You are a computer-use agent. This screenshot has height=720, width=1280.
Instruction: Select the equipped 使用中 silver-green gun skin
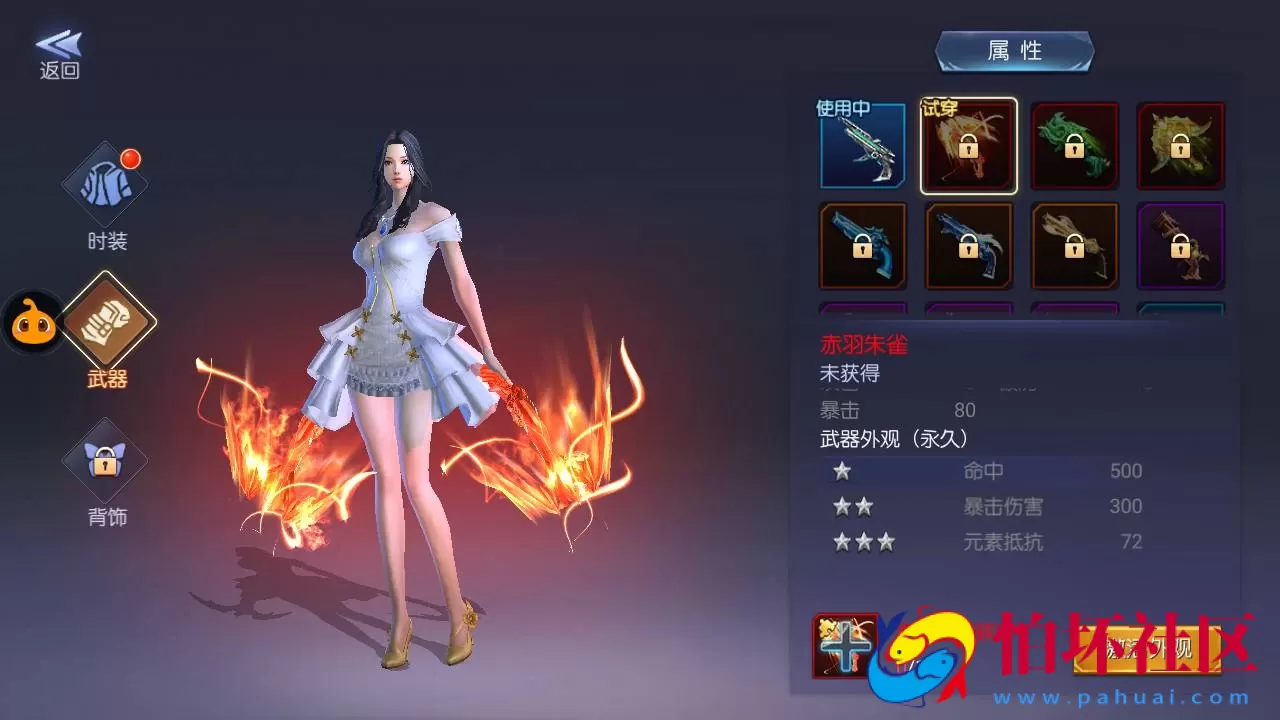click(x=862, y=146)
